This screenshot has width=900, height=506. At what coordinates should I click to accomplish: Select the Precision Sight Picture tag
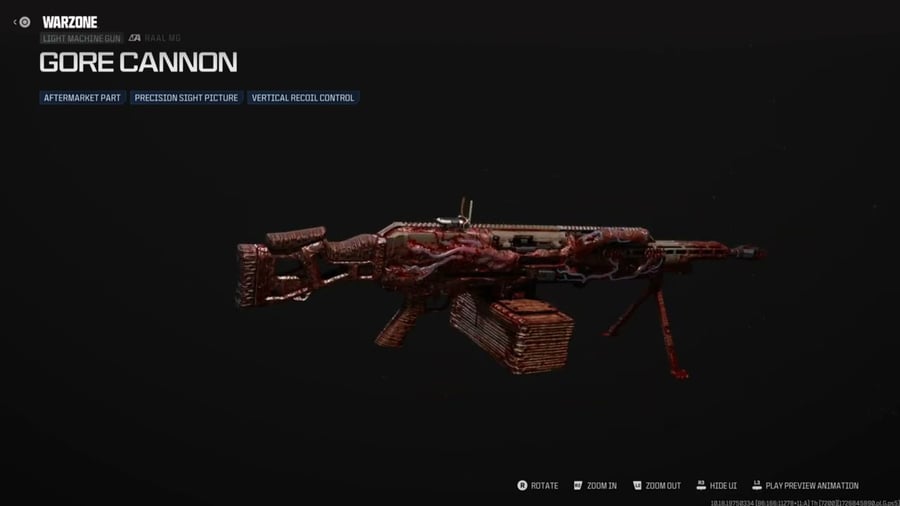[186, 98]
